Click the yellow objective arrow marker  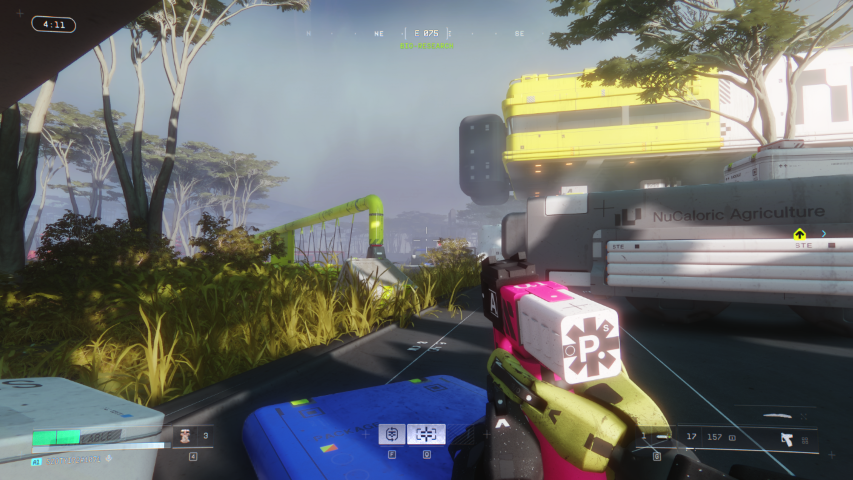(799, 234)
